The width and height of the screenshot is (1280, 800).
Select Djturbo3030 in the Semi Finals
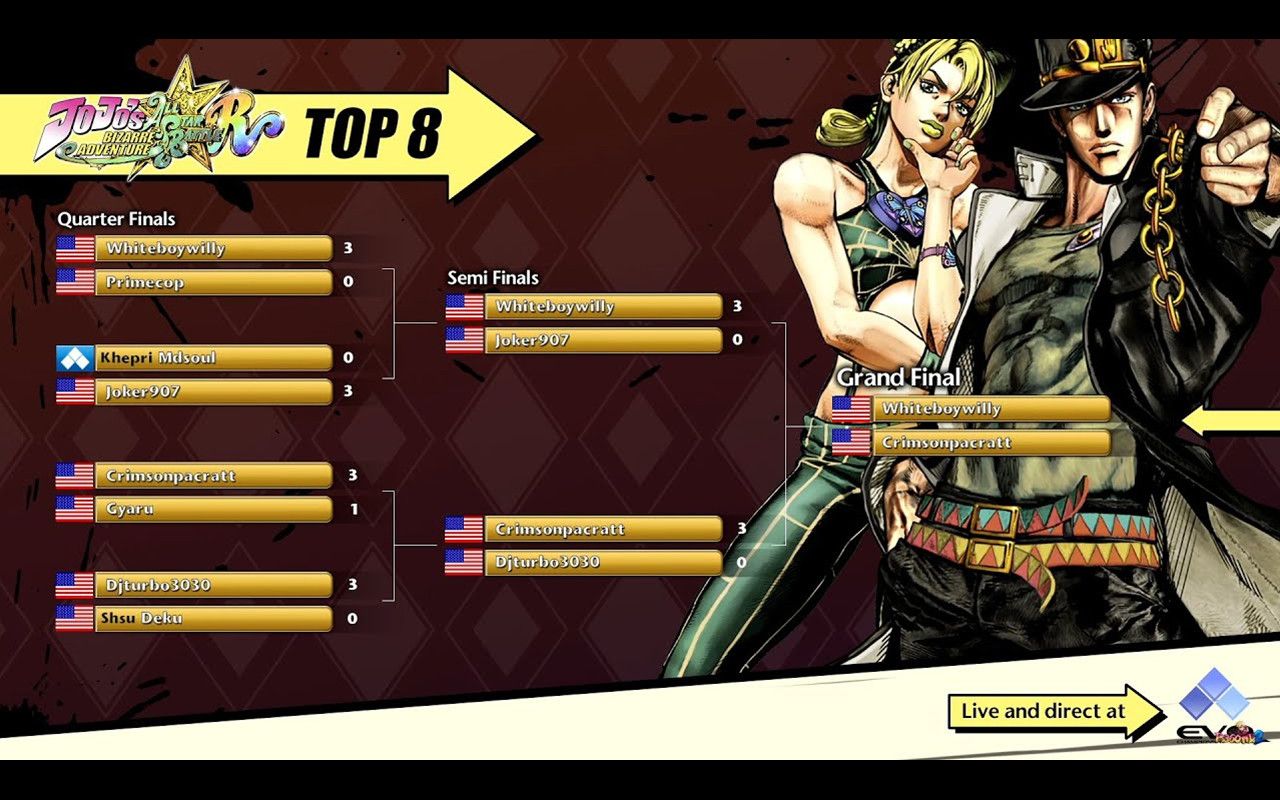602,562
